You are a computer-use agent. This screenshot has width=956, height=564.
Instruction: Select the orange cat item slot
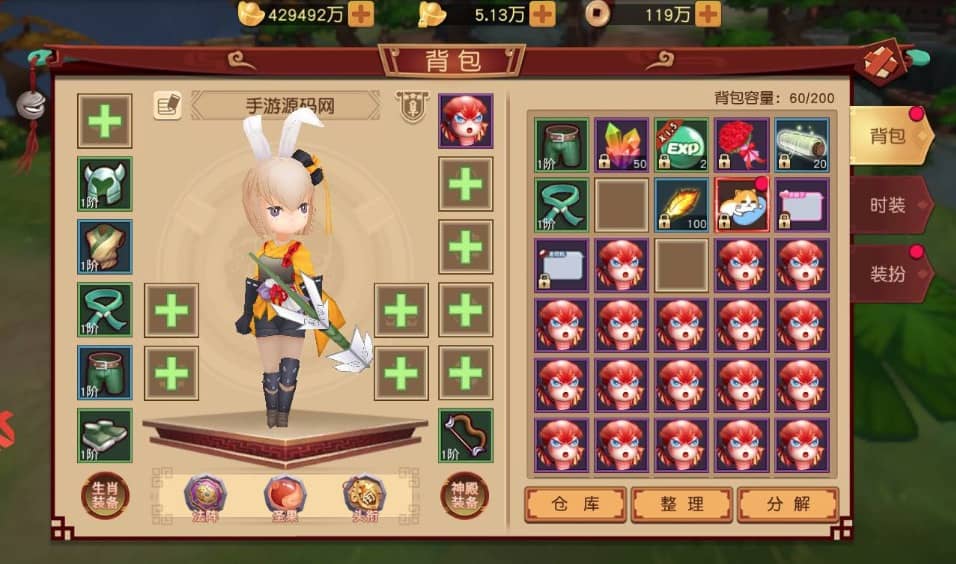(742, 206)
